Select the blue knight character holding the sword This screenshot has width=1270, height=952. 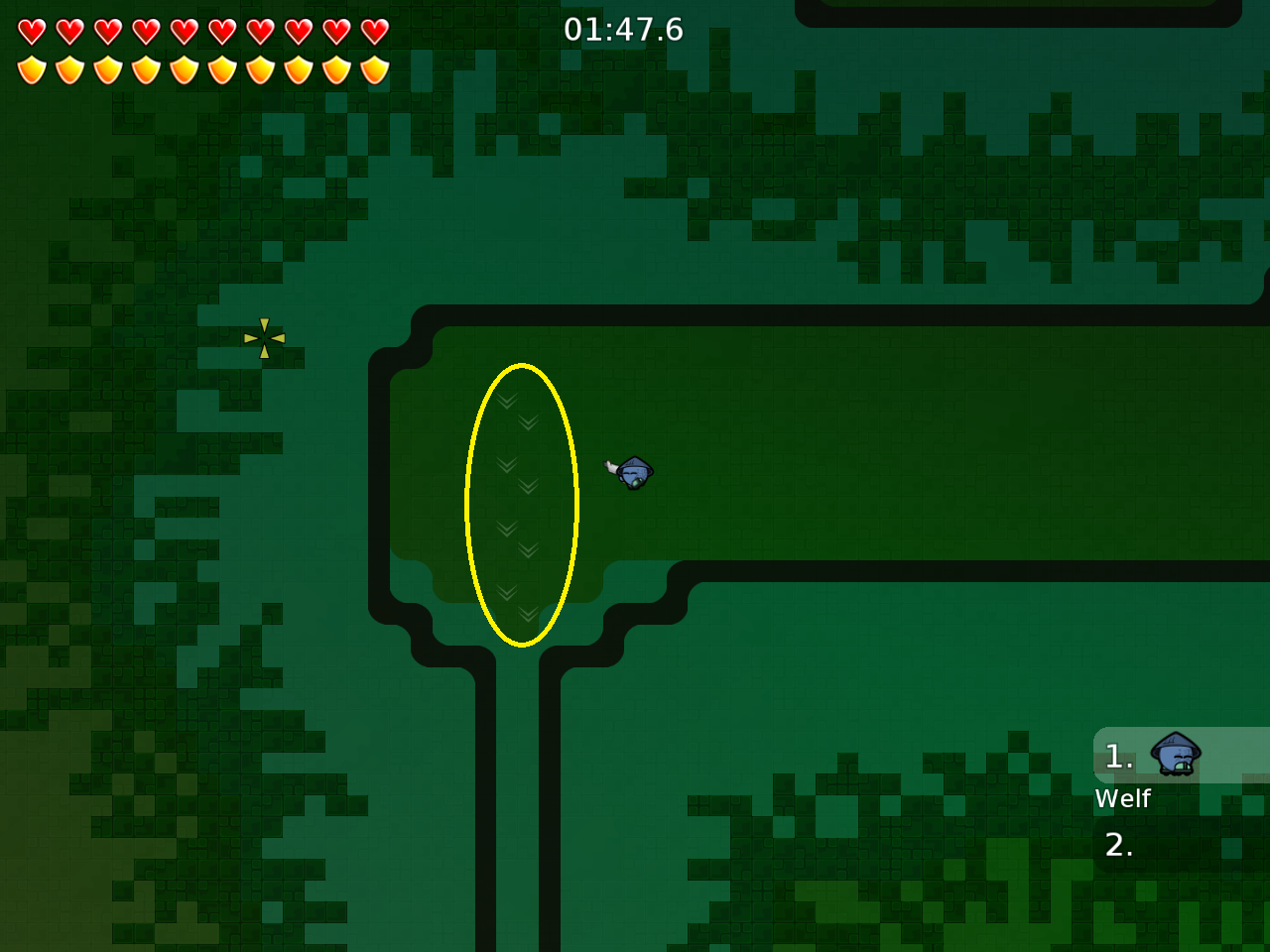(633, 473)
